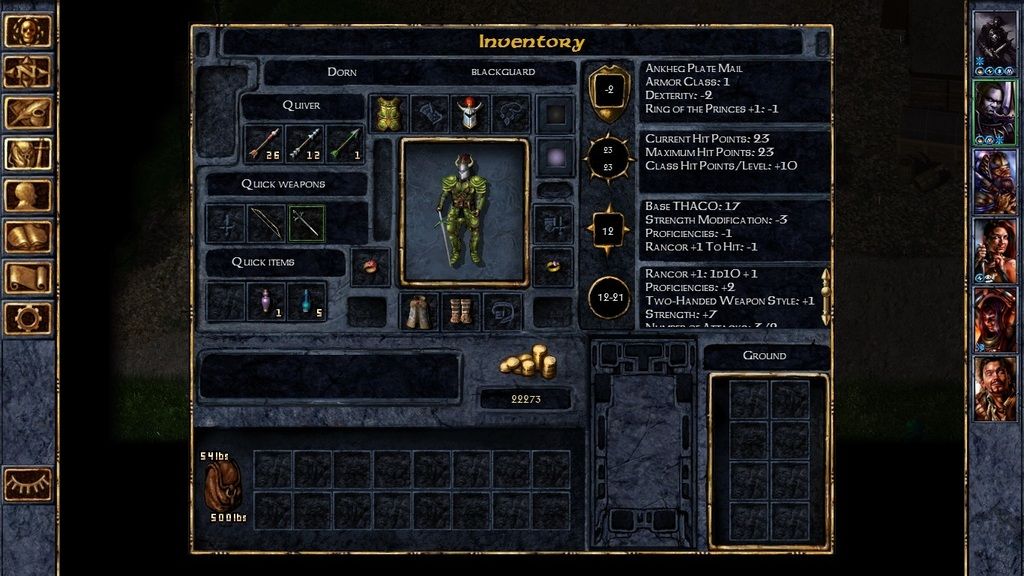Click the red ring equipment slot

coord(370,267)
